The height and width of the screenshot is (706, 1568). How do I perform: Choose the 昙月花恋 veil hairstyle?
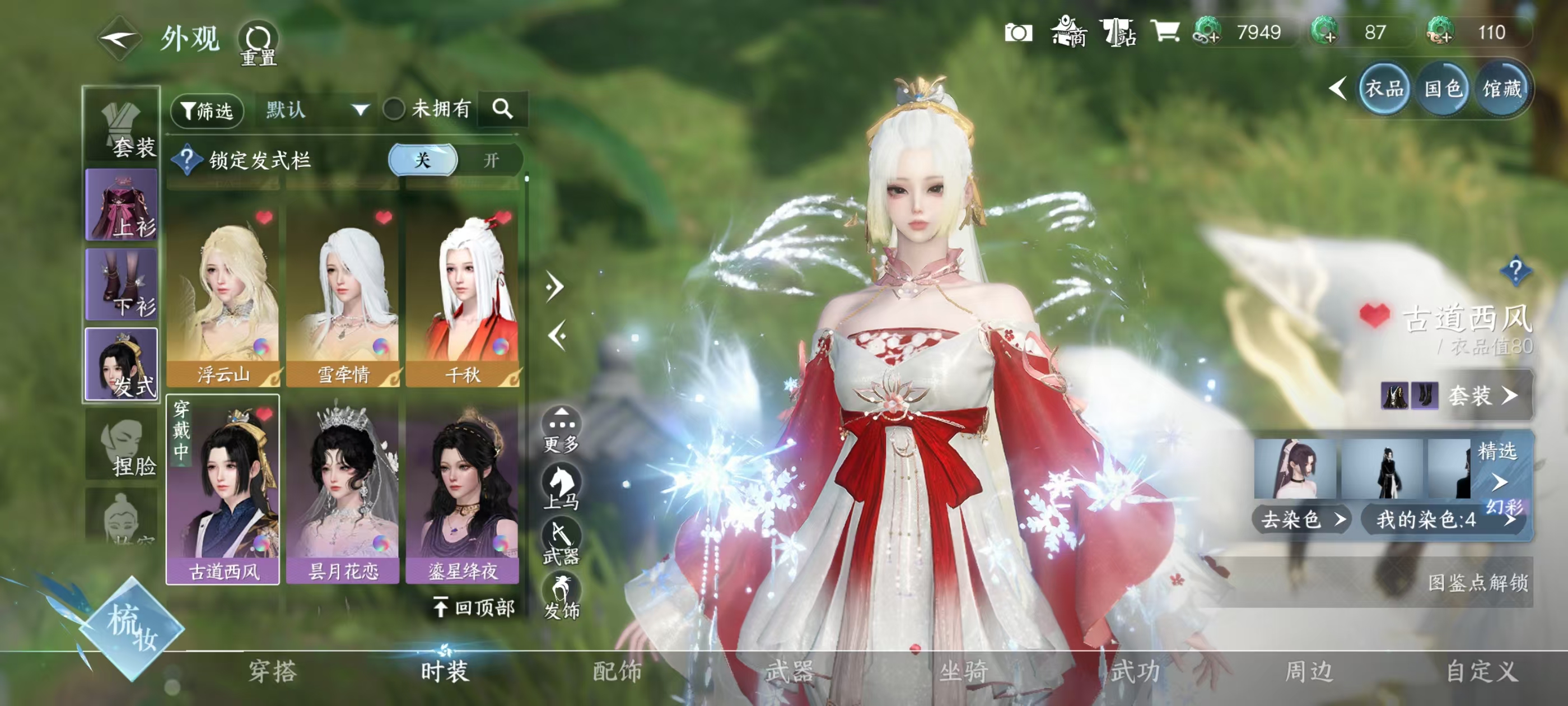coord(343,490)
